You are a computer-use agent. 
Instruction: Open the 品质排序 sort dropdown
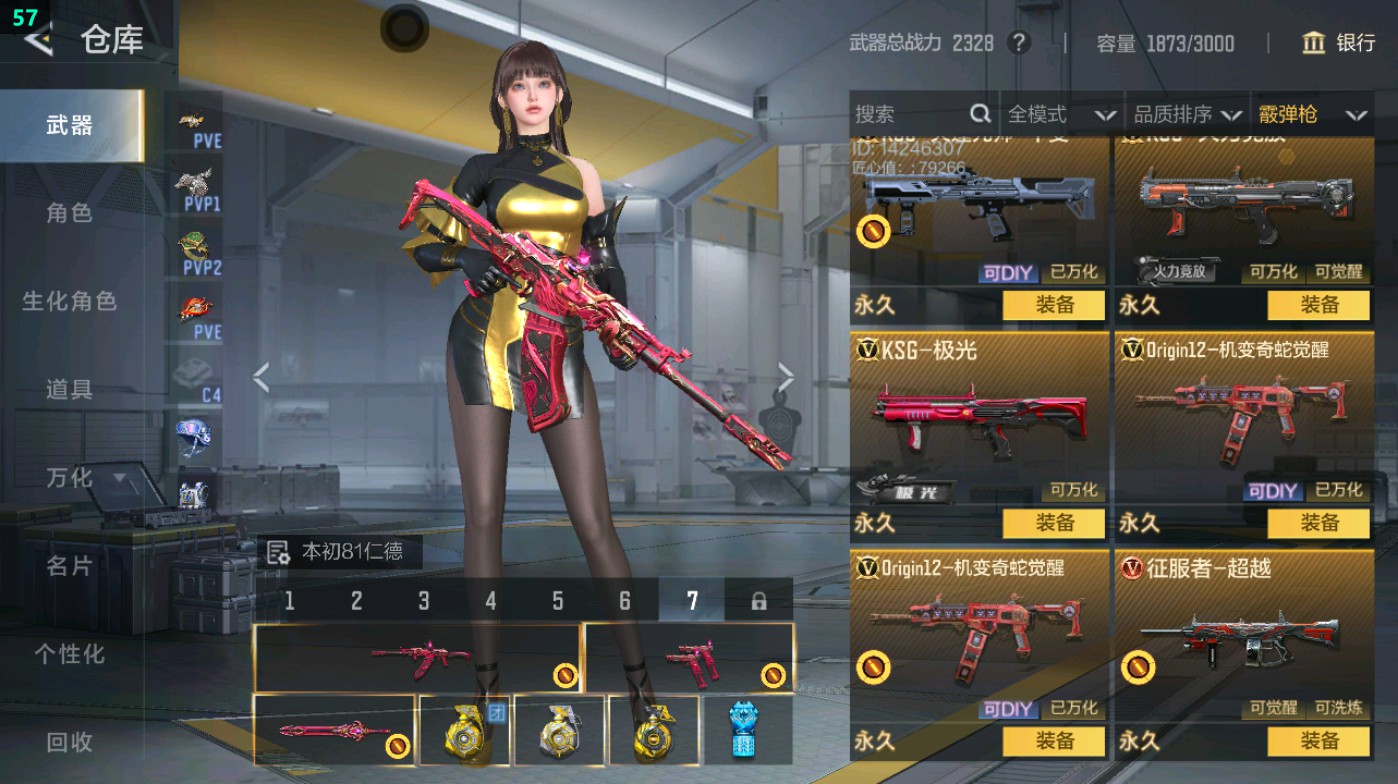[x=1187, y=115]
